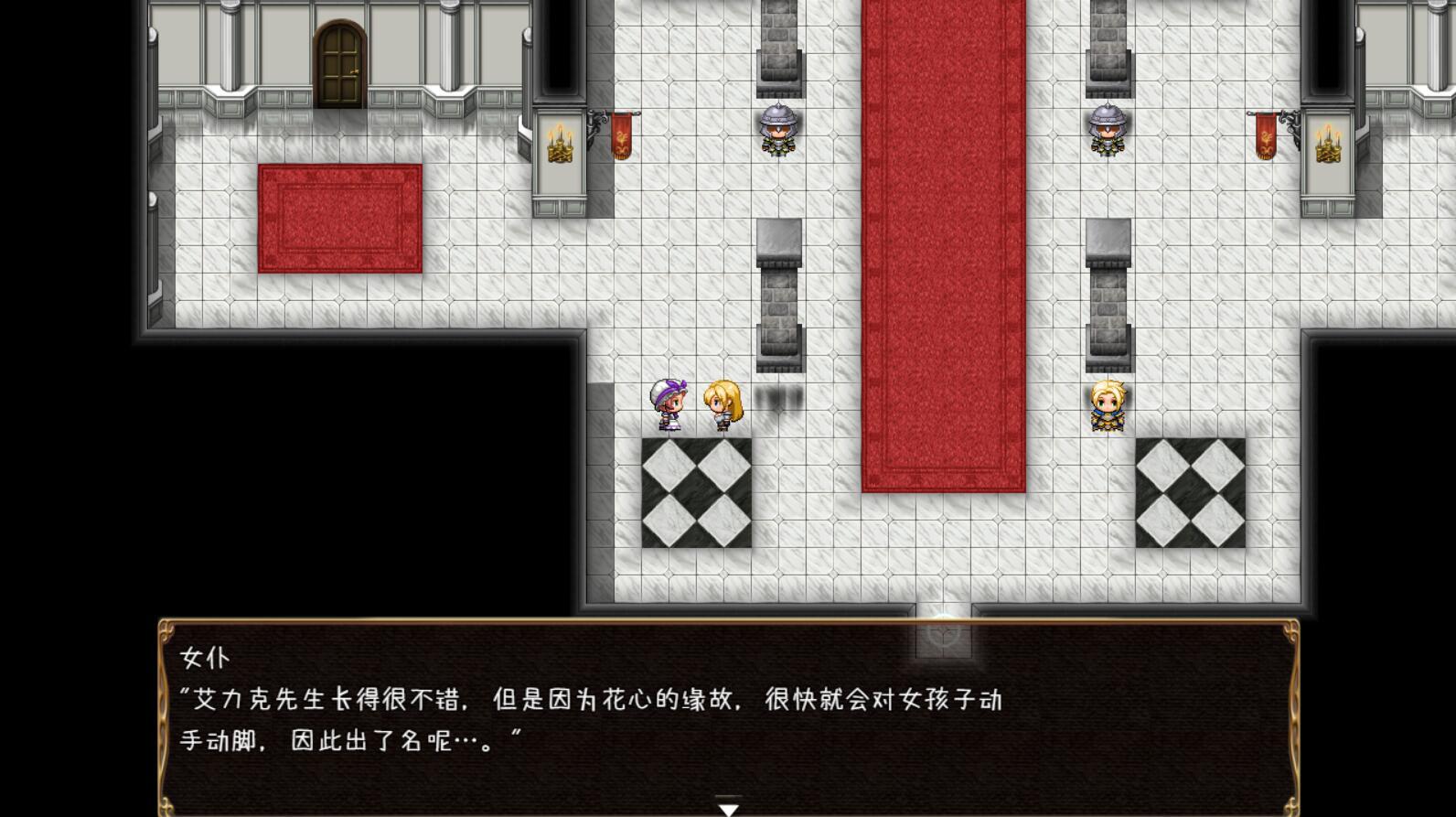Screen dimensions: 1456x817
Task: Click the right red hanging banner
Action: (x=1264, y=137)
